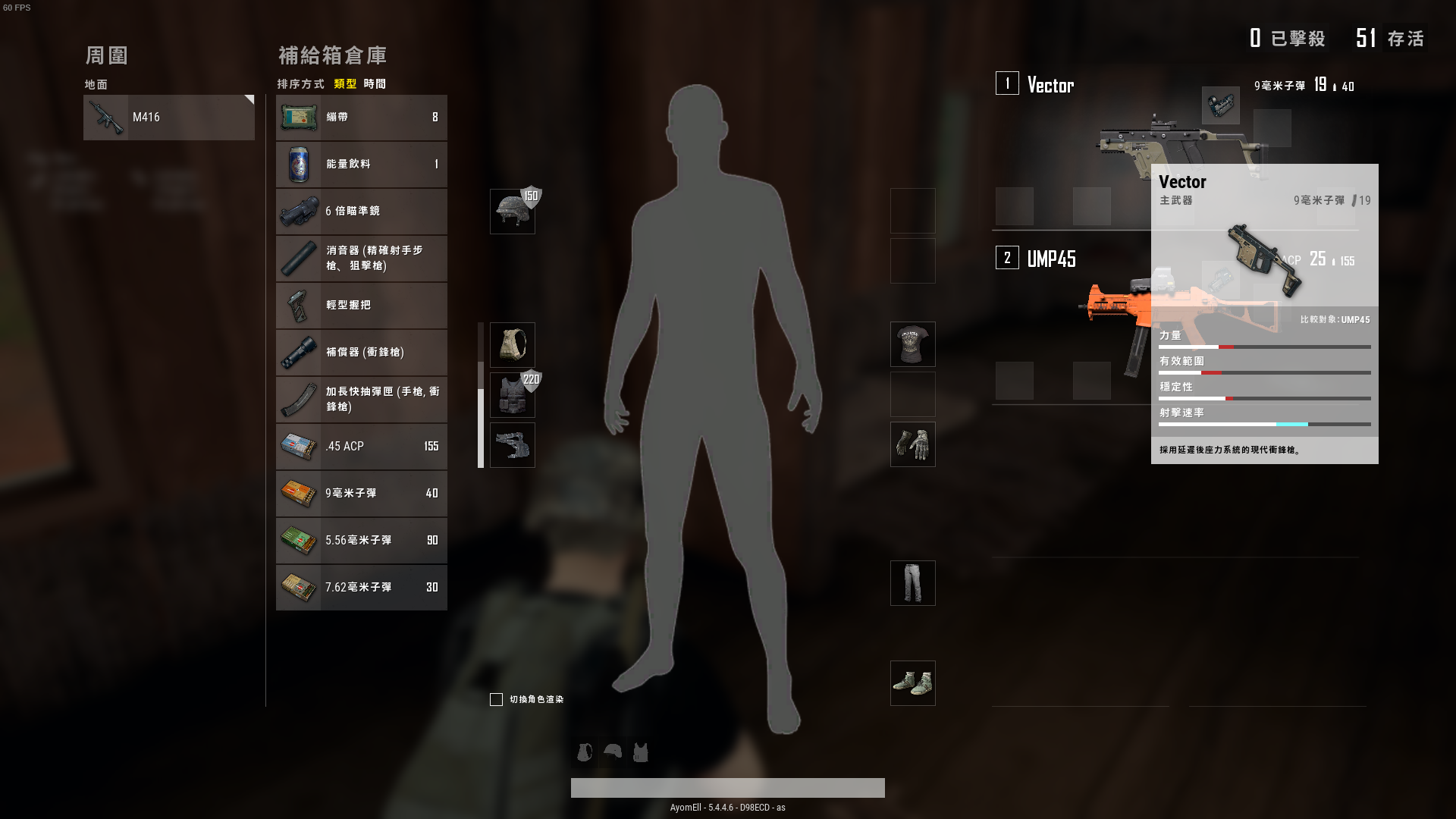
Task: Select the 6x scope item
Action: [x=361, y=212]
